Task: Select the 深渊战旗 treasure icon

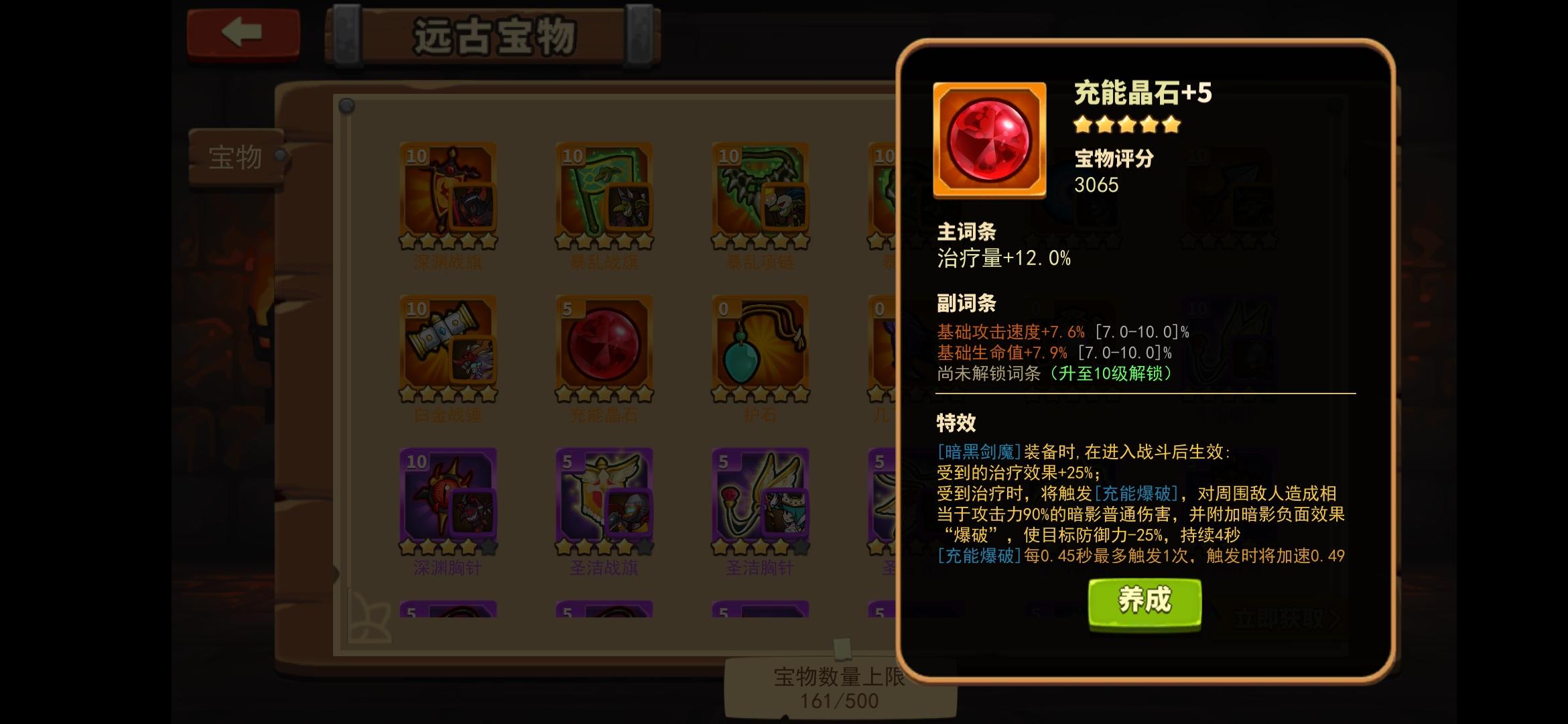Action: (448, 194)
